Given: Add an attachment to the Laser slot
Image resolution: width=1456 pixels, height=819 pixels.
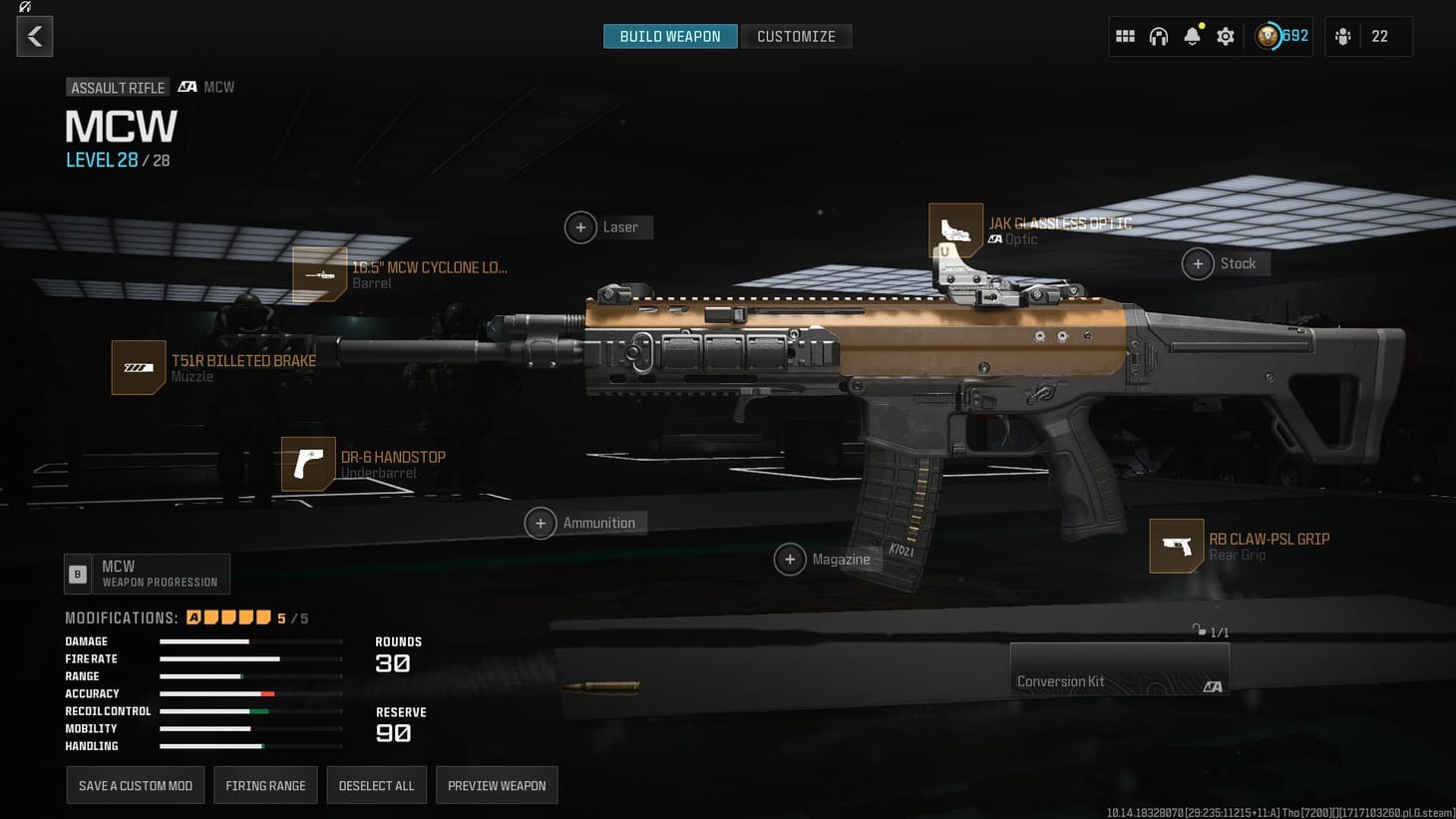Looking at the screenshot, I should tap(581, 227).
